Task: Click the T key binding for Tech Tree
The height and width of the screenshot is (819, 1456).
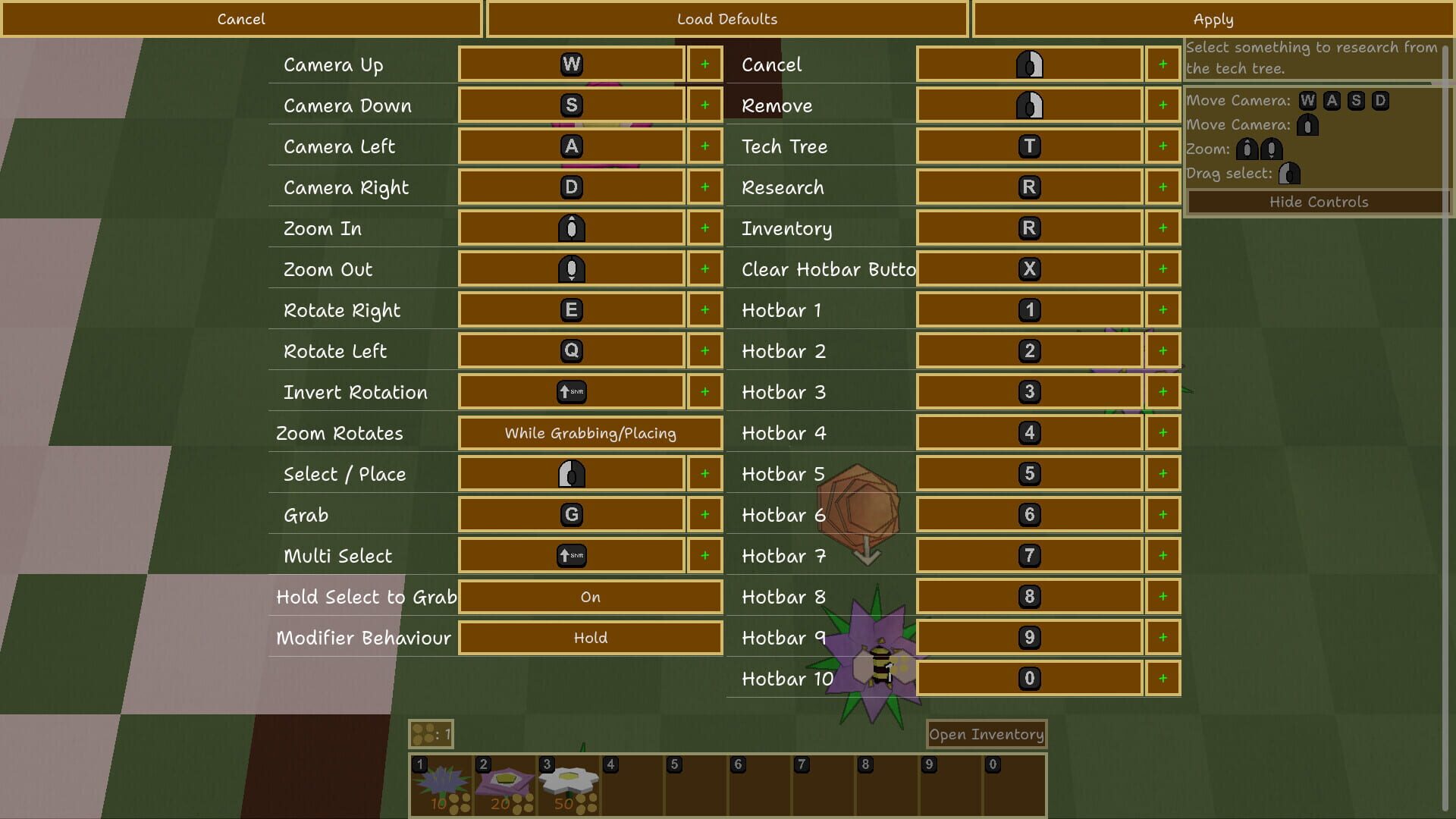Action: tap(1028, 146)
